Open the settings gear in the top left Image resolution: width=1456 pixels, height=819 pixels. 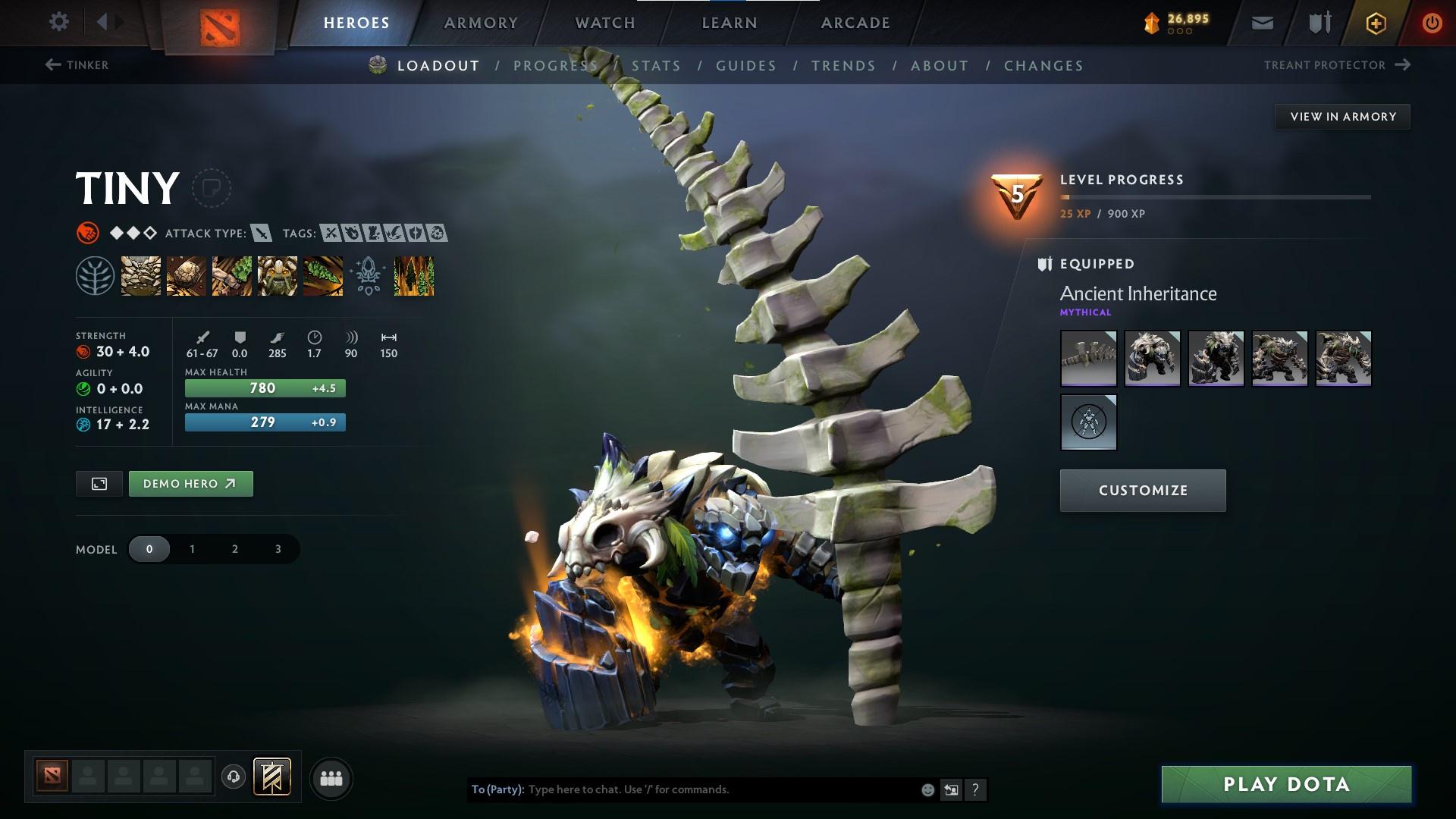point(58,22)
